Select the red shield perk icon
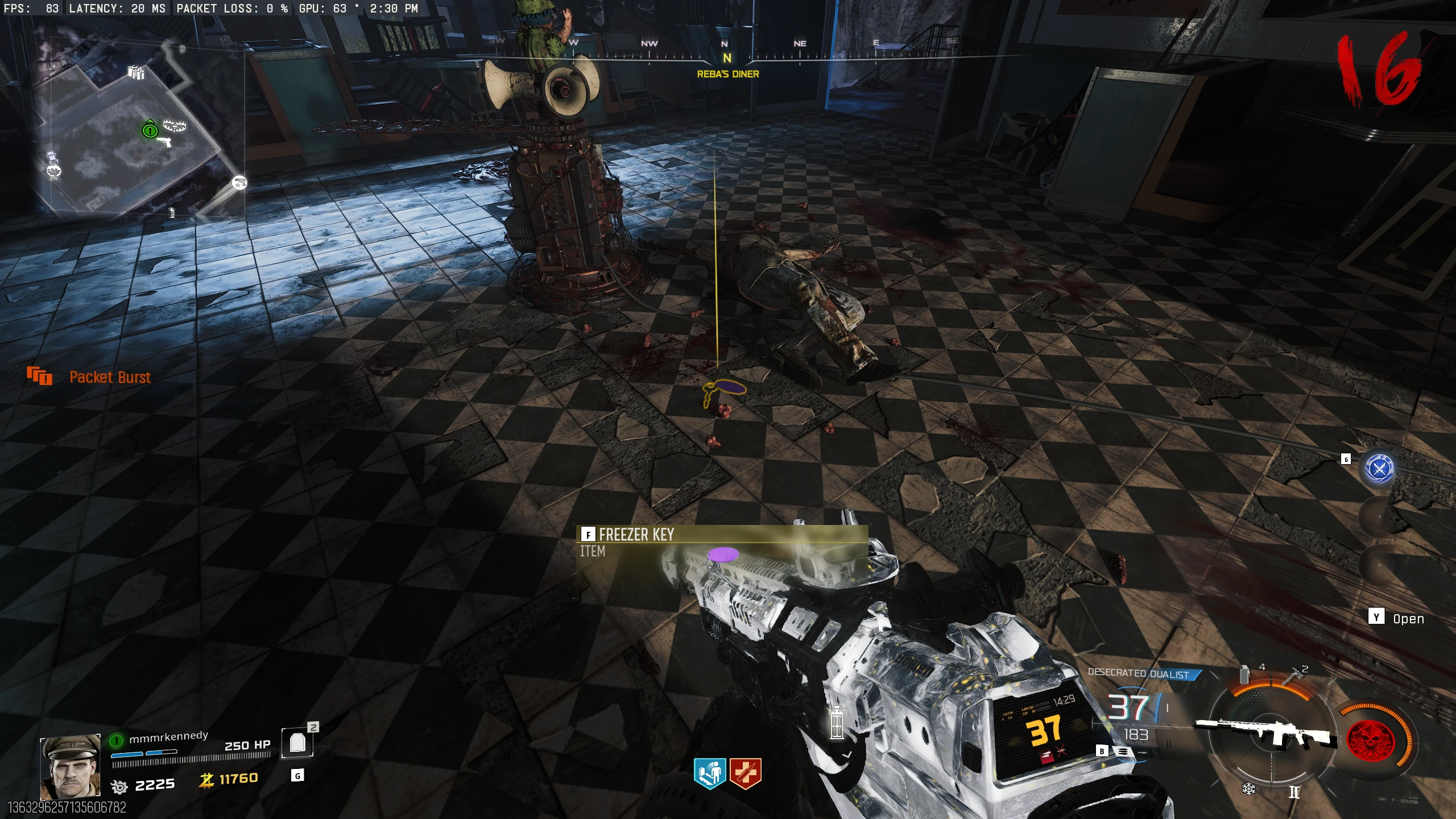This screenshot has width=1456, height=819. point(745,773)
